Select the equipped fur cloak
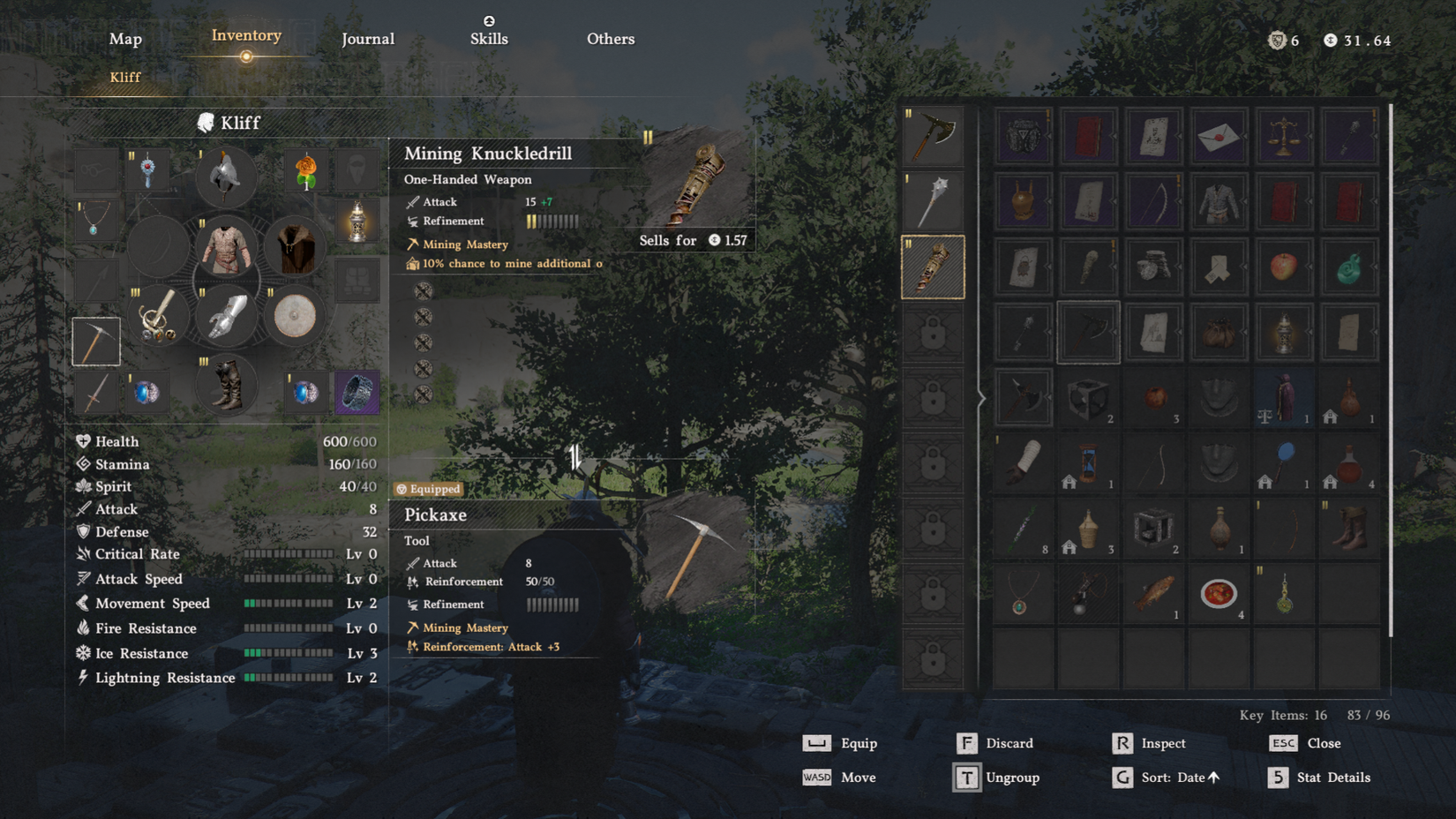 coord(294,248)
